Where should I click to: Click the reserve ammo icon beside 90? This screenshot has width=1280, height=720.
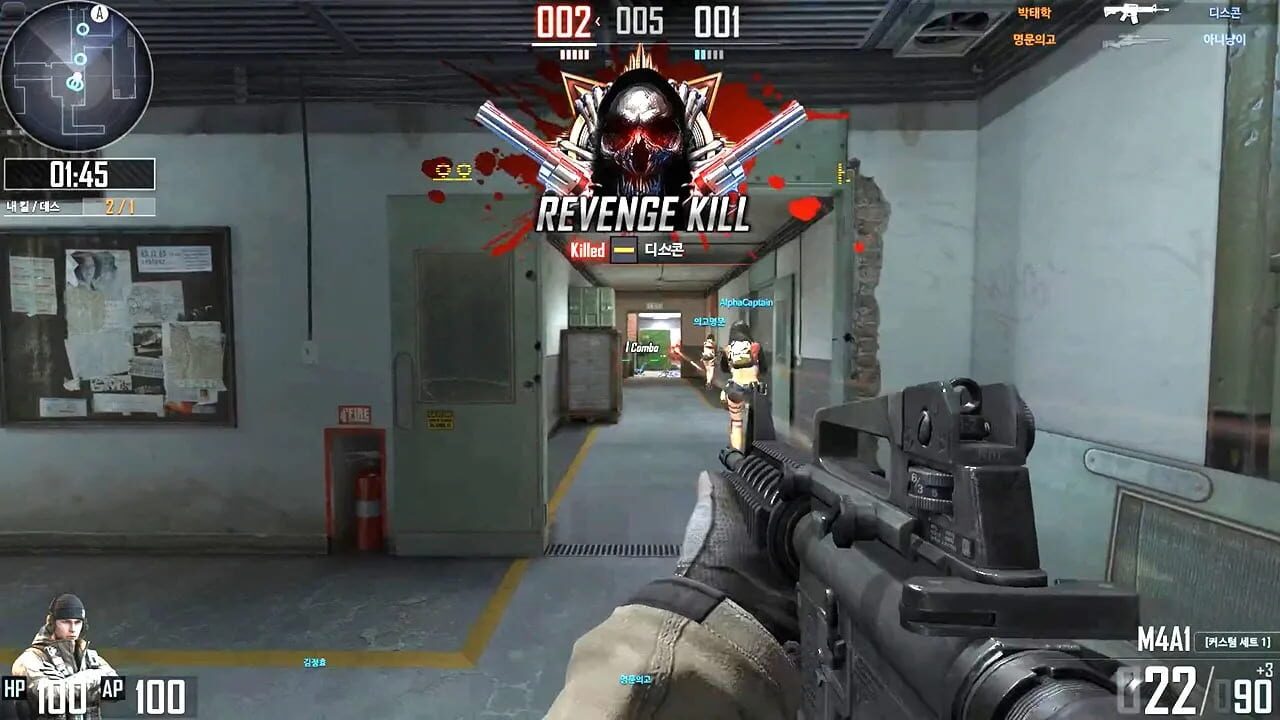[1221, 694]
